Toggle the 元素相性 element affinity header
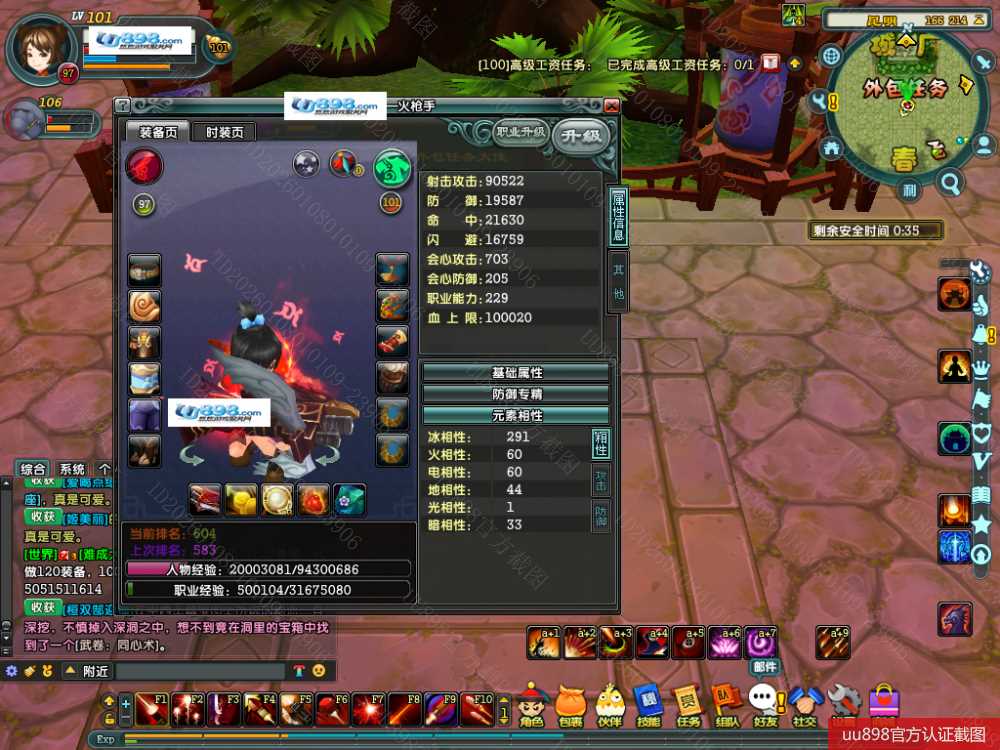Image resolution: width=1000 pixels, height=750 pixels. coord(516,415)
